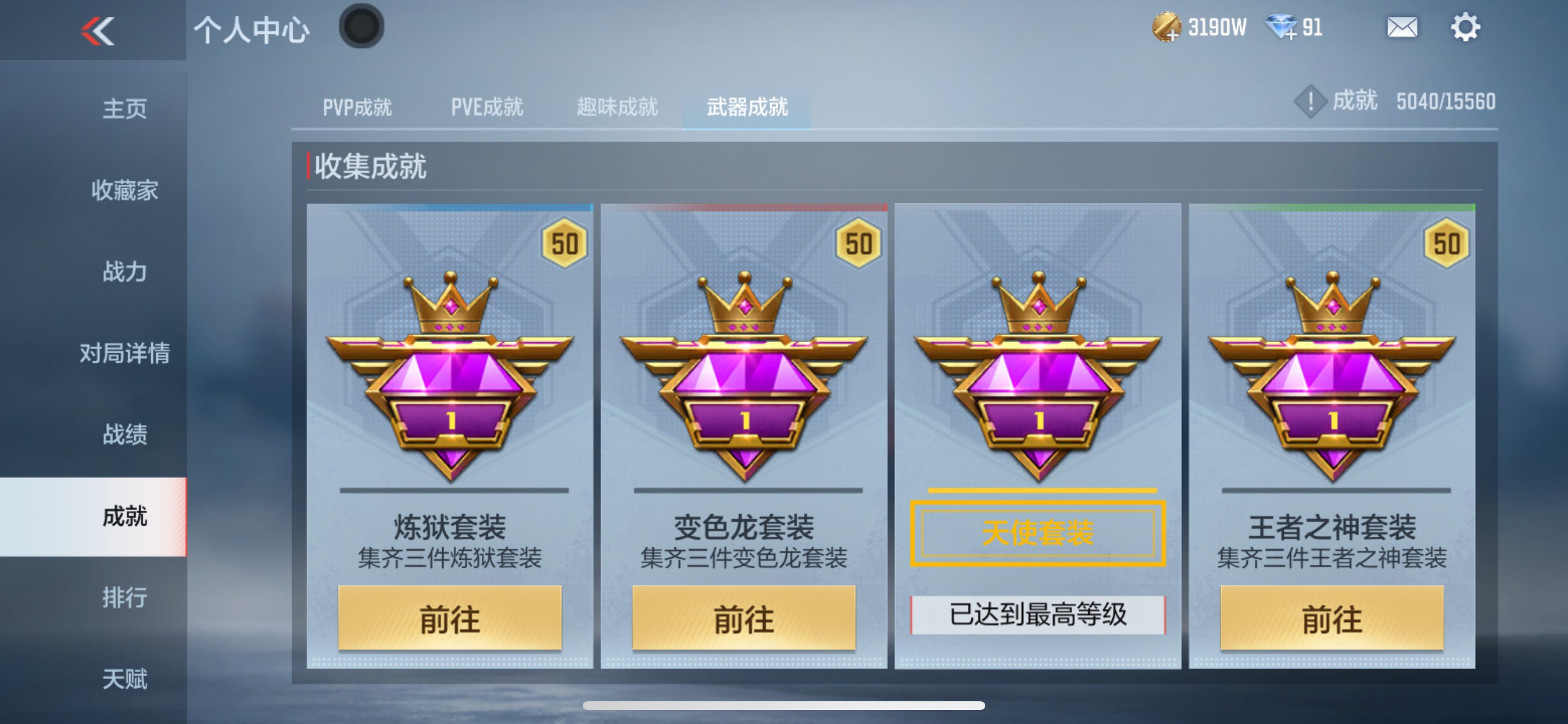Open the settings gear icon
The height and width of the screenshot is (724, 1568).
[x=1467, y=27]
